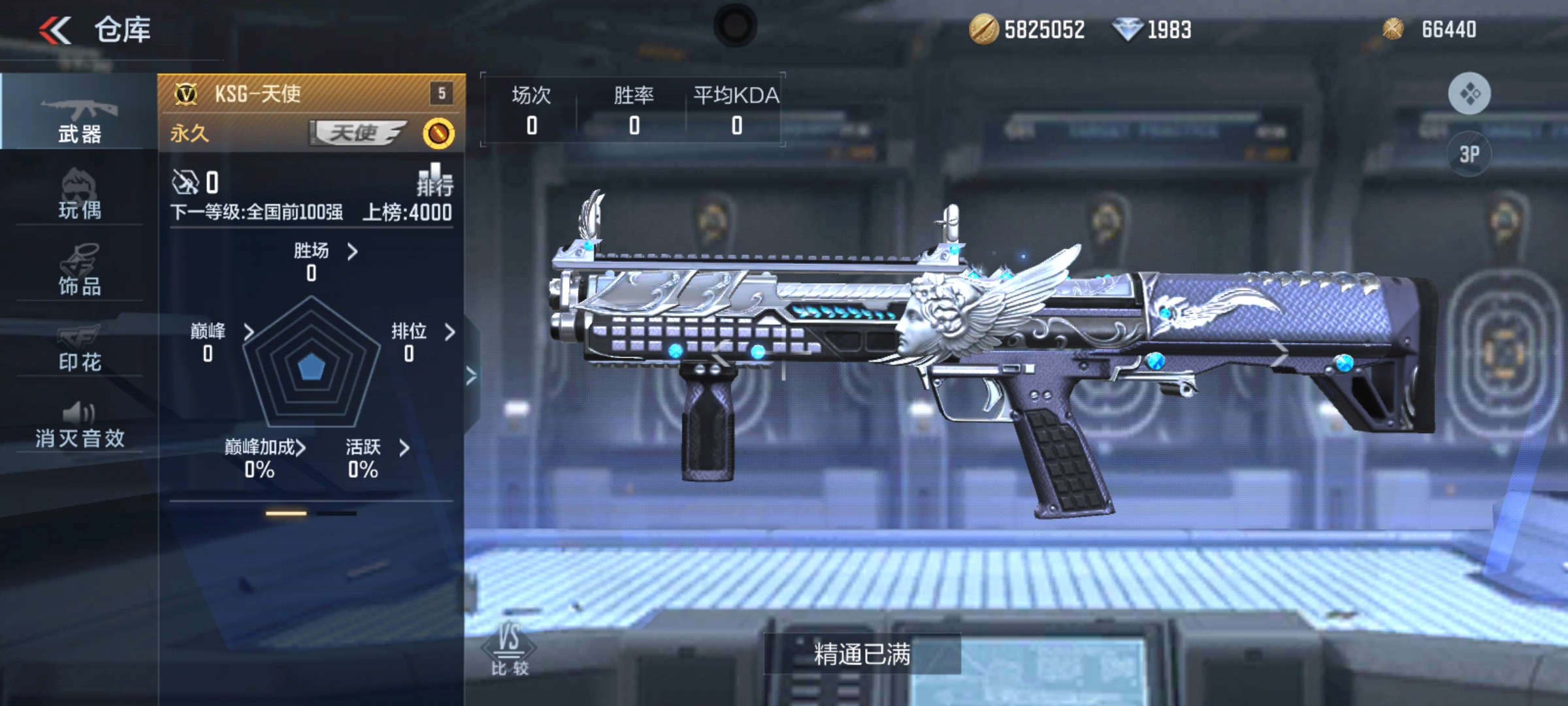Show the 印花 decals category
The height and width of the screenshot is (706, 1568).
[x=79, y=346]
